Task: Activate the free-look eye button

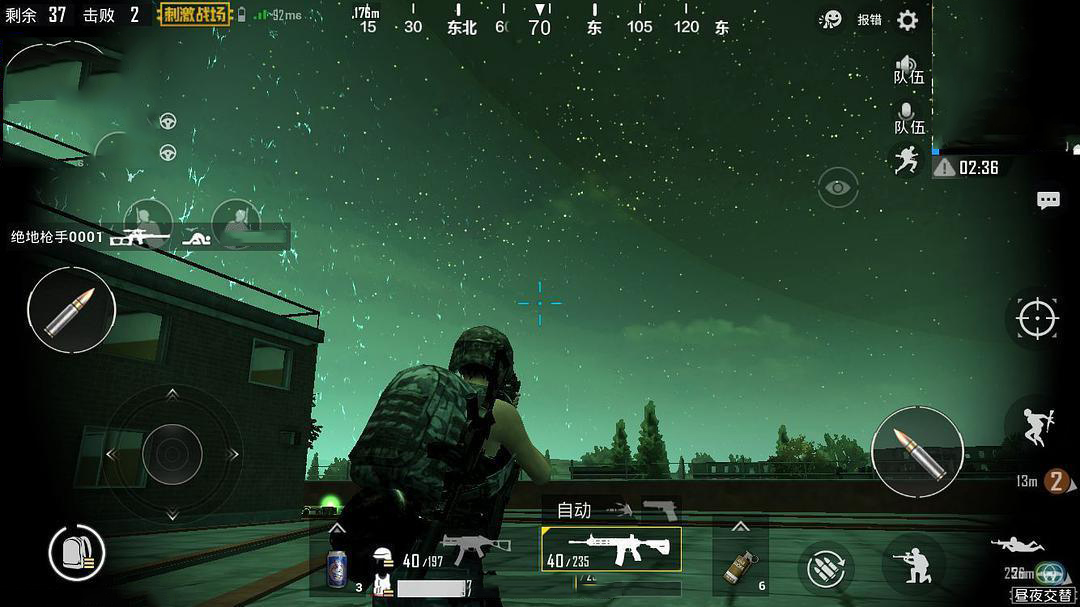Action: click(x=838, y=187)
